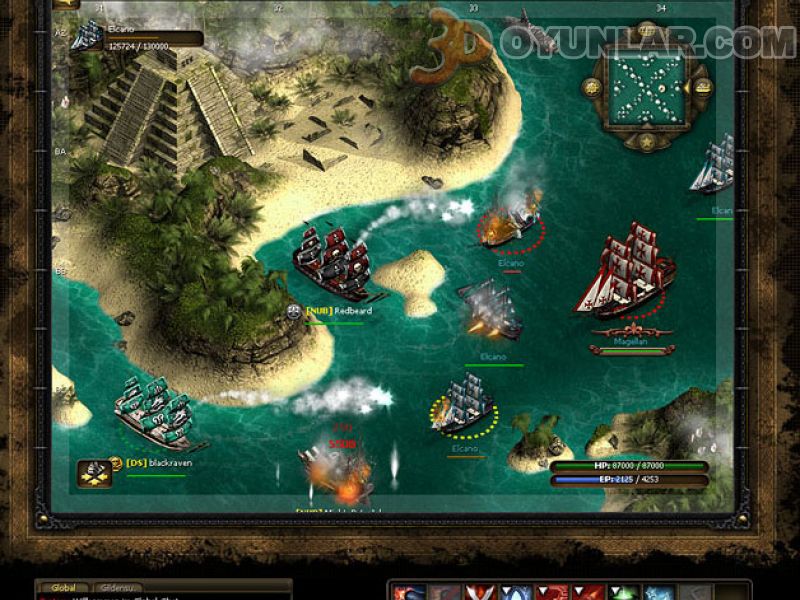Click the Elcano target portrait
The width and height of the screenshot is (800, 600).
click(88, 34)
